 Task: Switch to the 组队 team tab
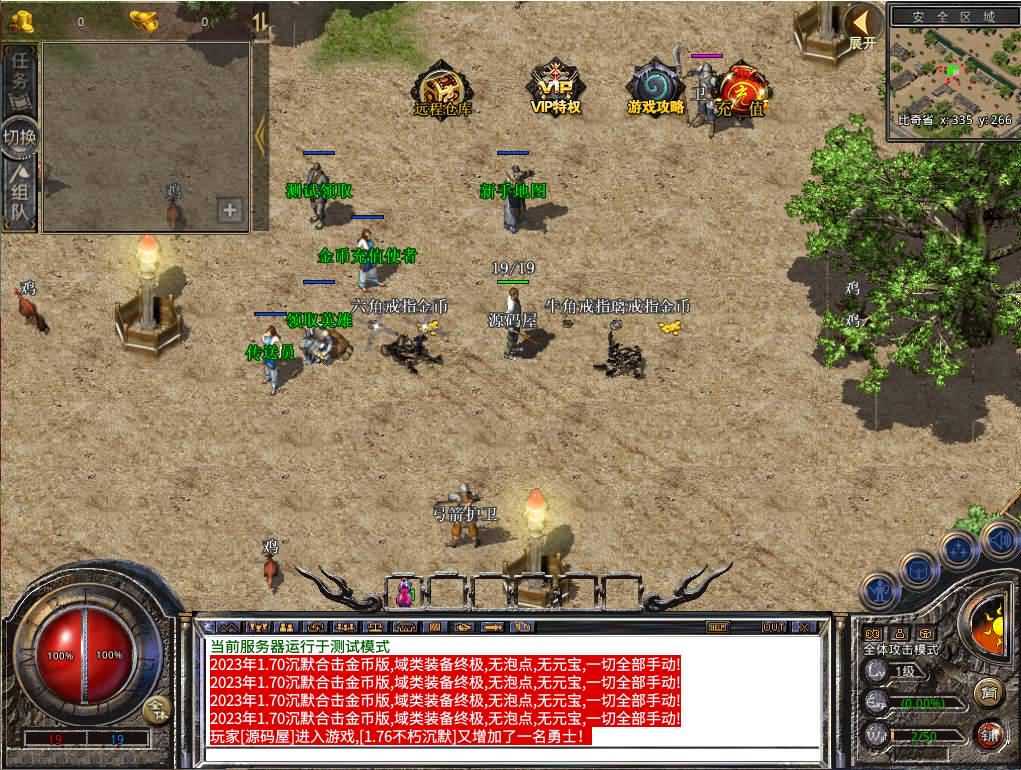pyautogui.click(x=21, y=196)
